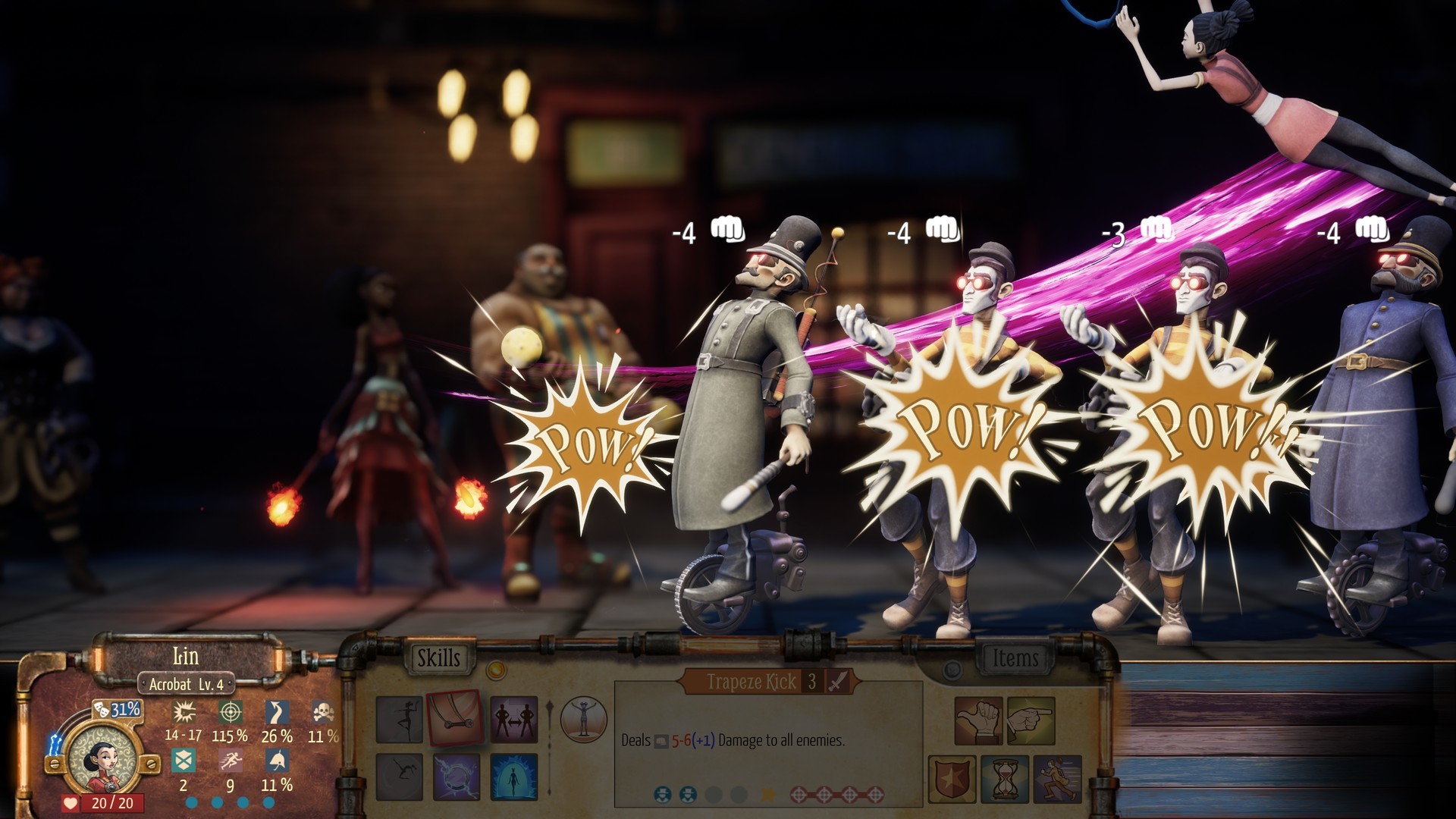Toggle the second teal enemy target marker
Screen dimensions: 1456x819
point(688,795)
